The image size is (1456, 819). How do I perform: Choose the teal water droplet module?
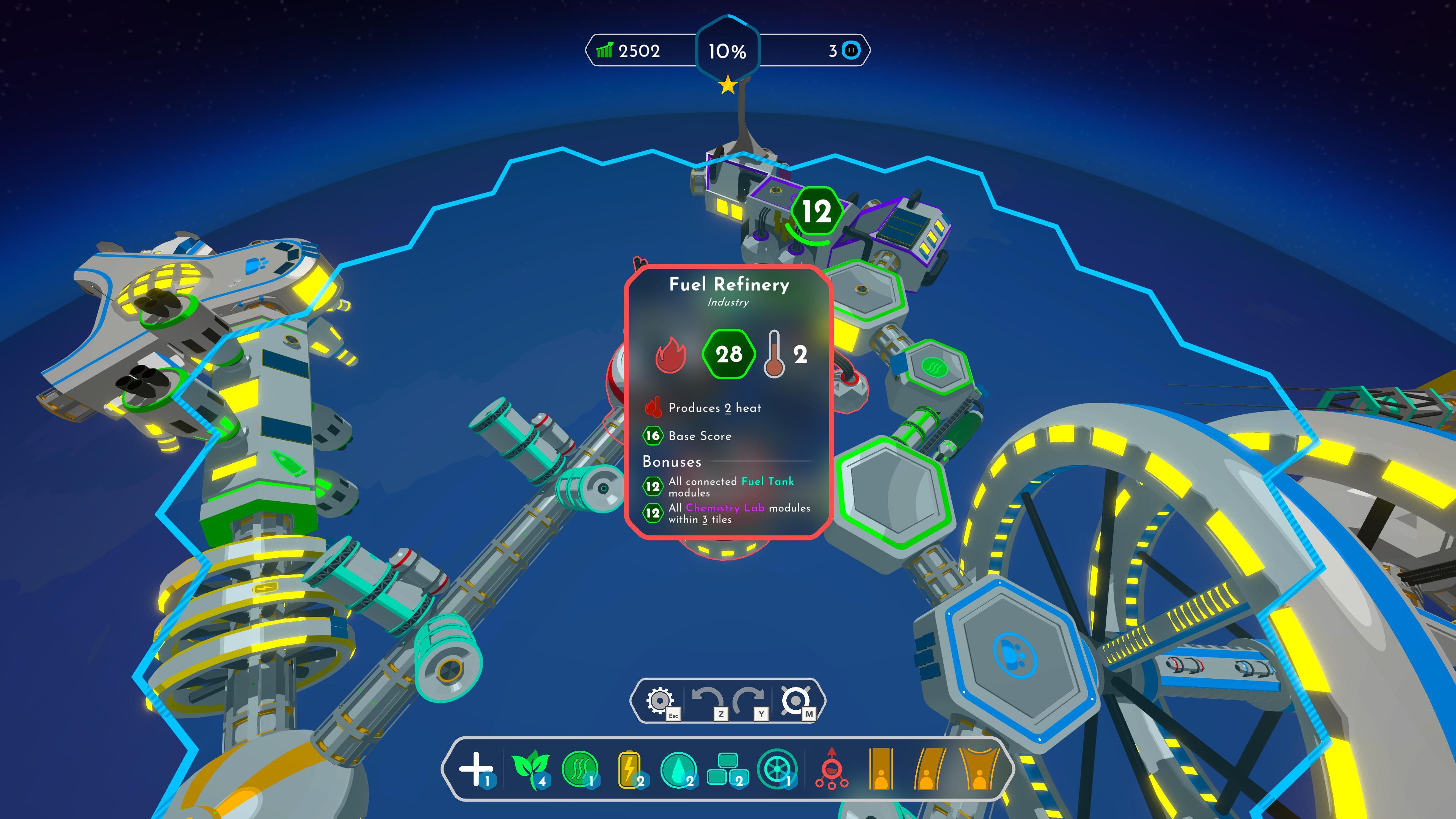pyautogui.click(x=678, y=769)
